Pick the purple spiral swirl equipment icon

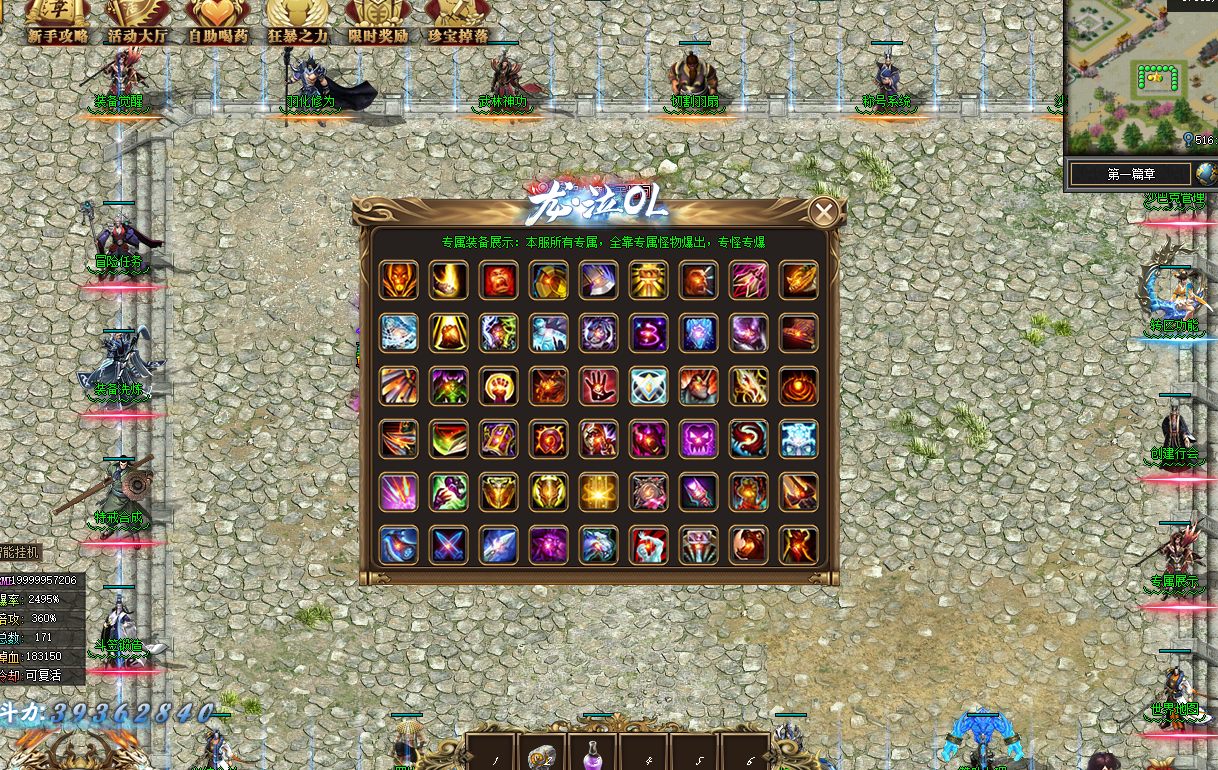point(648,333)
